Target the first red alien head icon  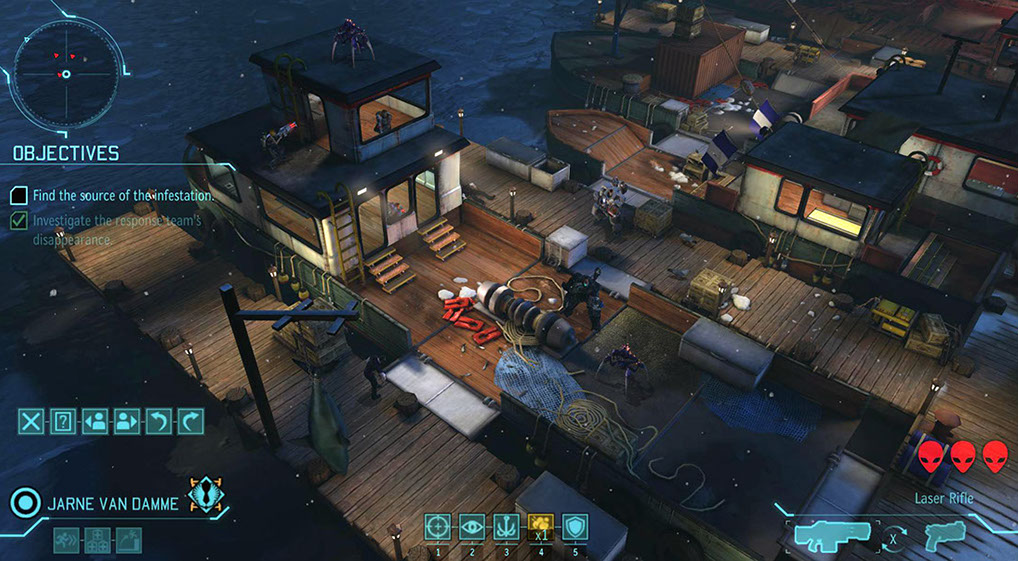[x=931, y=458]
